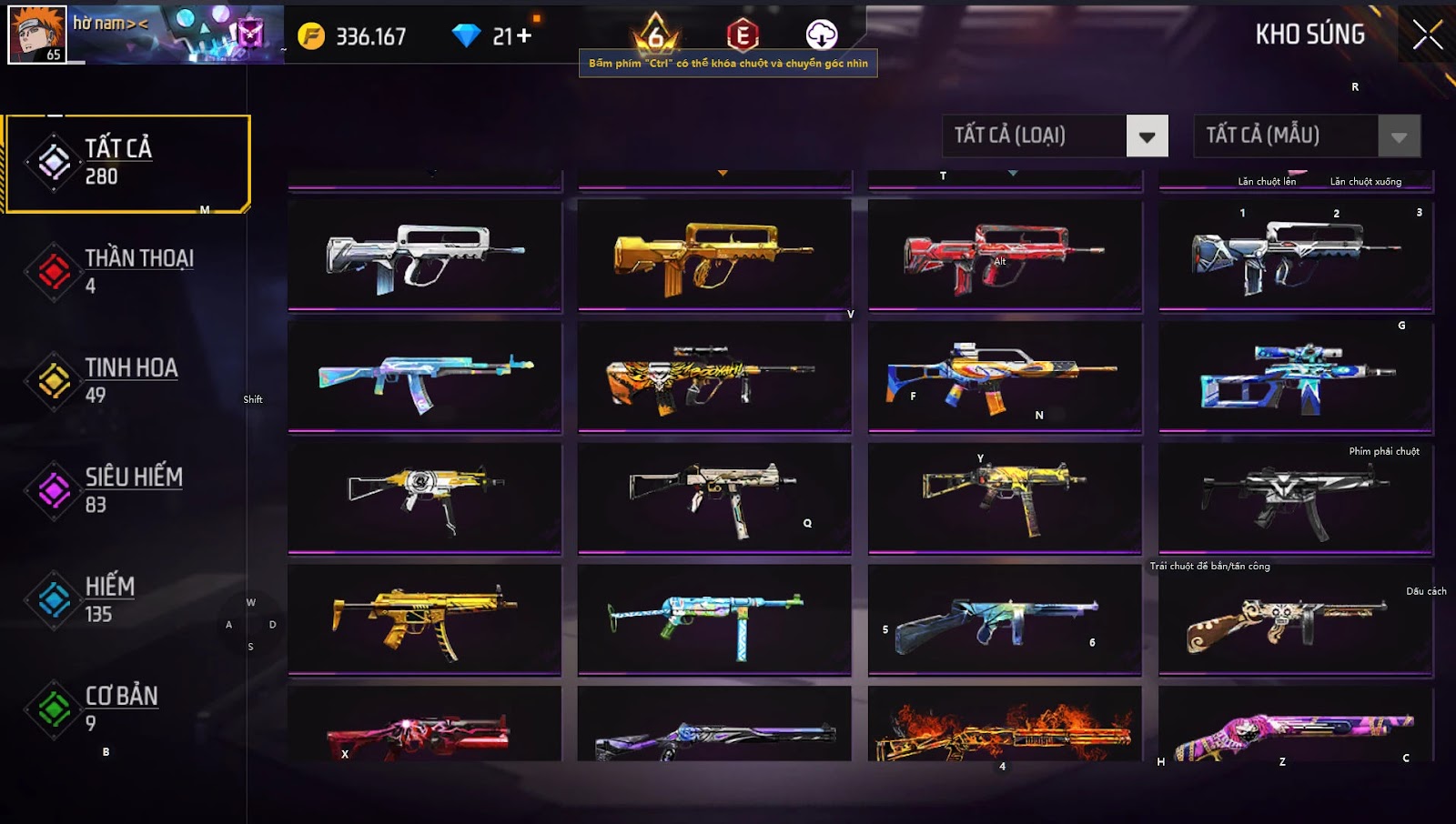Image resolution: width=1456 pixels, height=824 pixels.
Task: Open the player profile avatar
Action: point(37,35)
